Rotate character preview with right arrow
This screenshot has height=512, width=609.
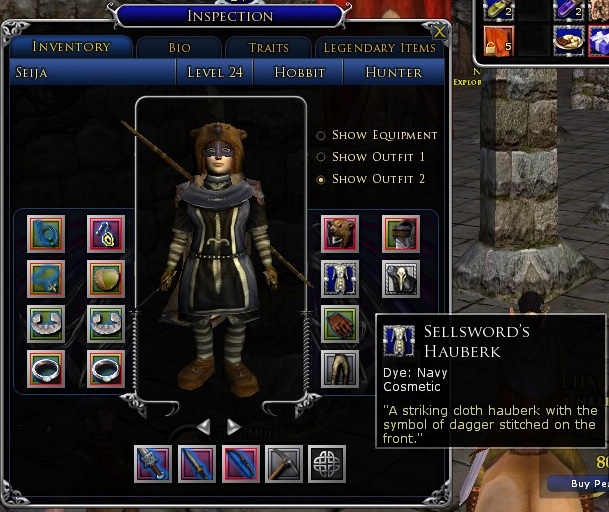point(234,427)
